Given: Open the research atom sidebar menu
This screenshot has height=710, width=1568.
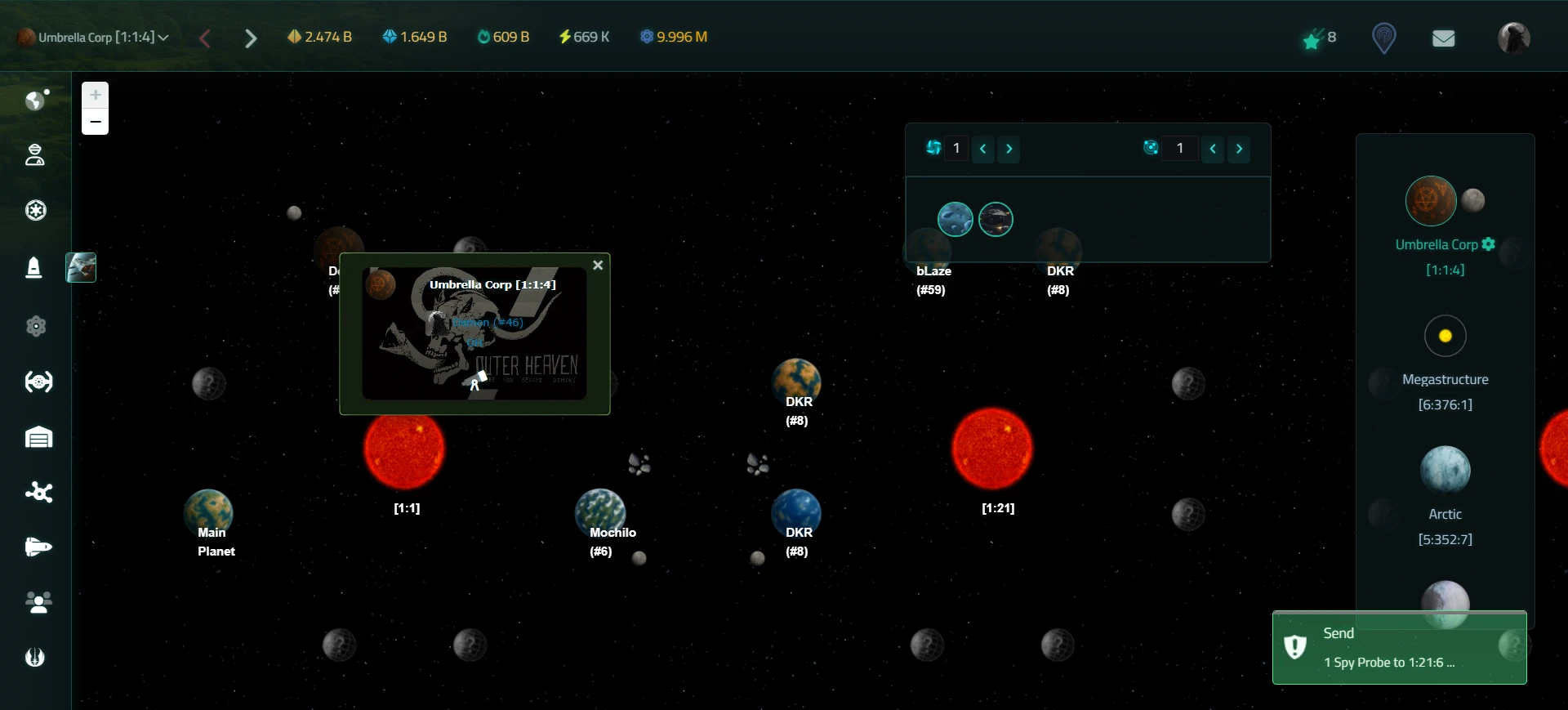Looking at the screenshot, I should (36, 327).
